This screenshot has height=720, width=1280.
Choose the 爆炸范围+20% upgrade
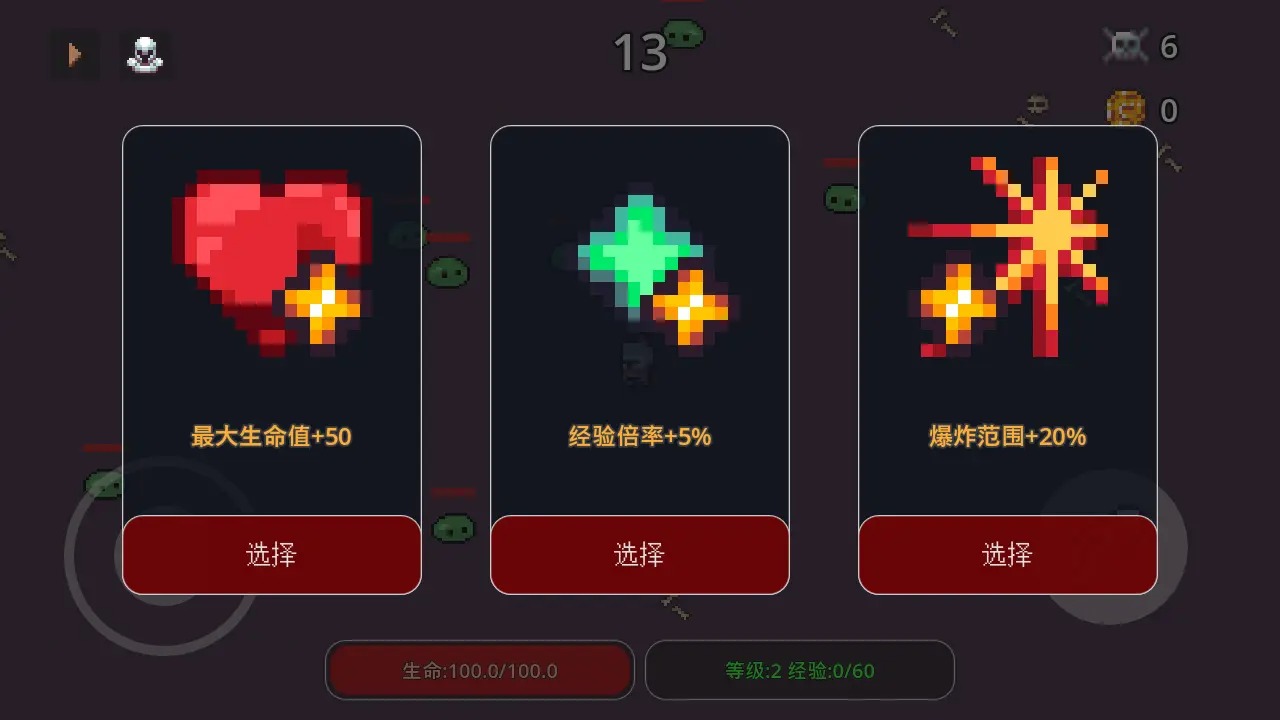click(x=1007, y=554)
